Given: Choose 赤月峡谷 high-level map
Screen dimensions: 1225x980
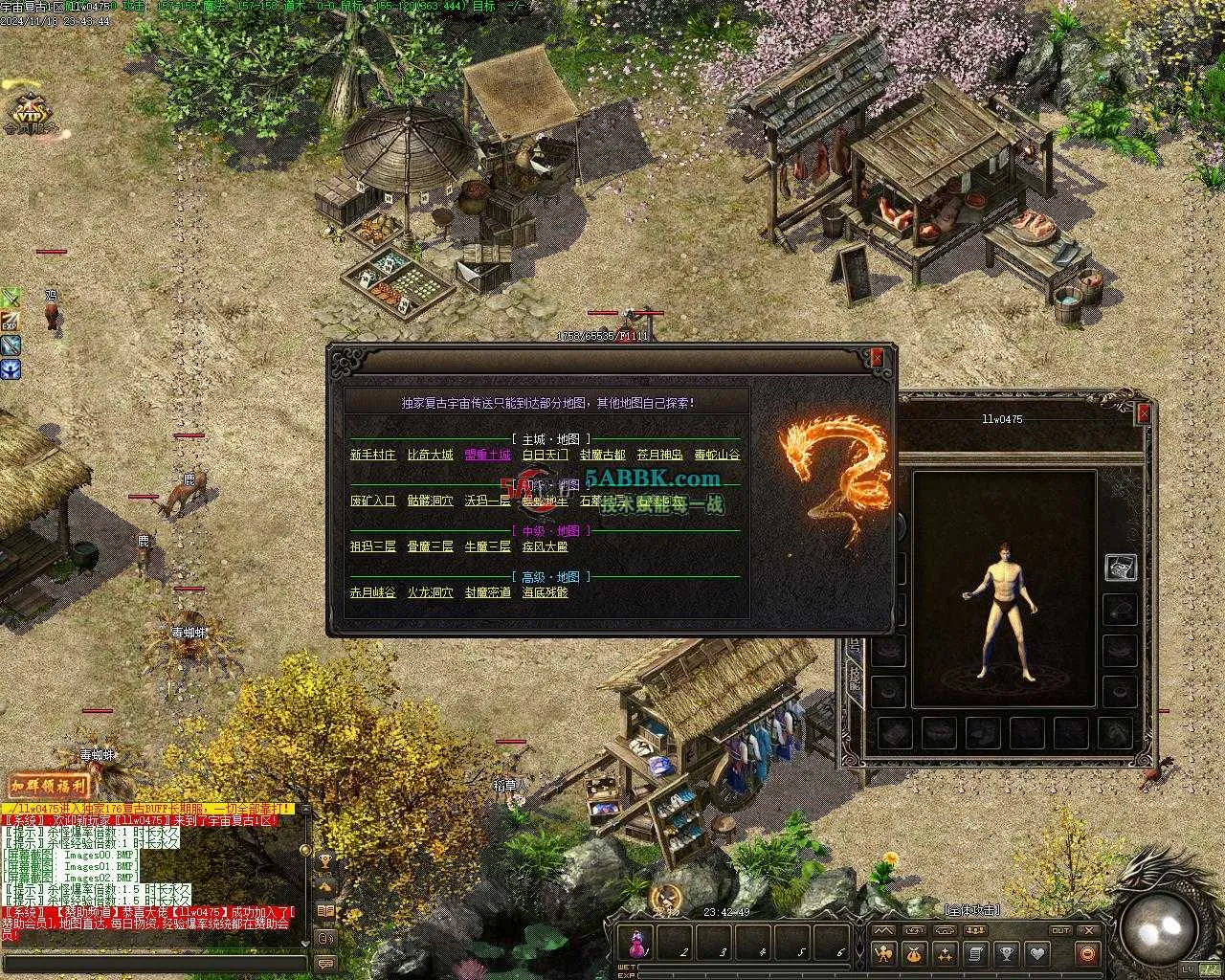Looking at the screenshot, I should coord(372,592).
